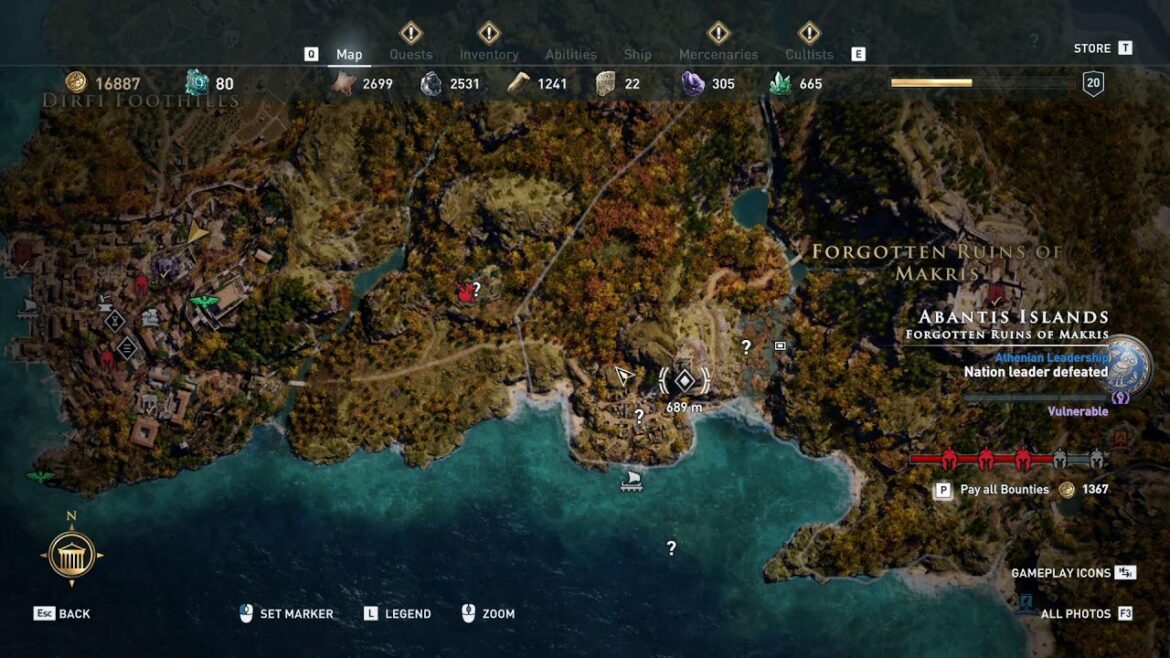Select the ship icon off the coast
The image size is (1170, 658).
click(631, 481)
